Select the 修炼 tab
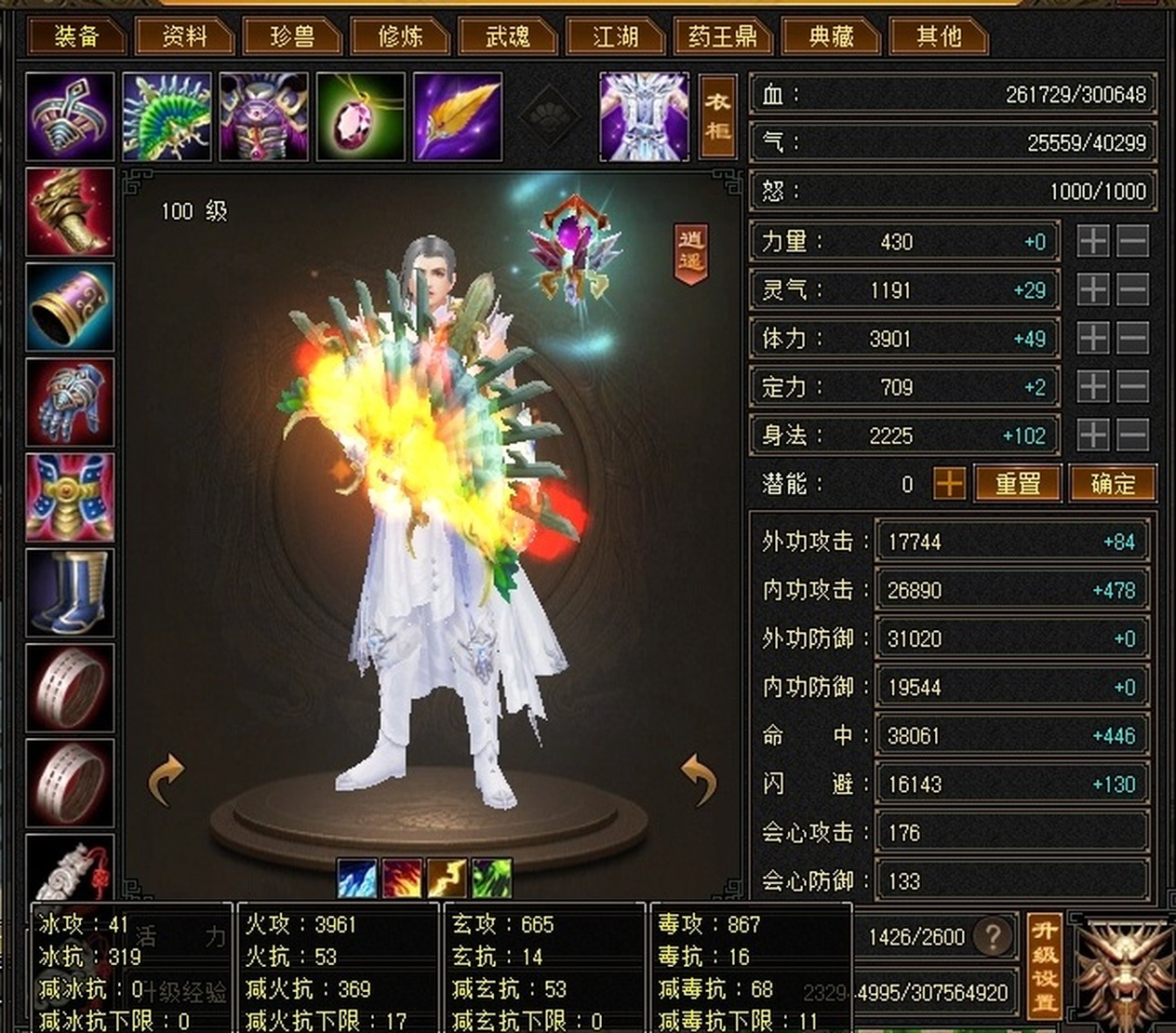 400,36
